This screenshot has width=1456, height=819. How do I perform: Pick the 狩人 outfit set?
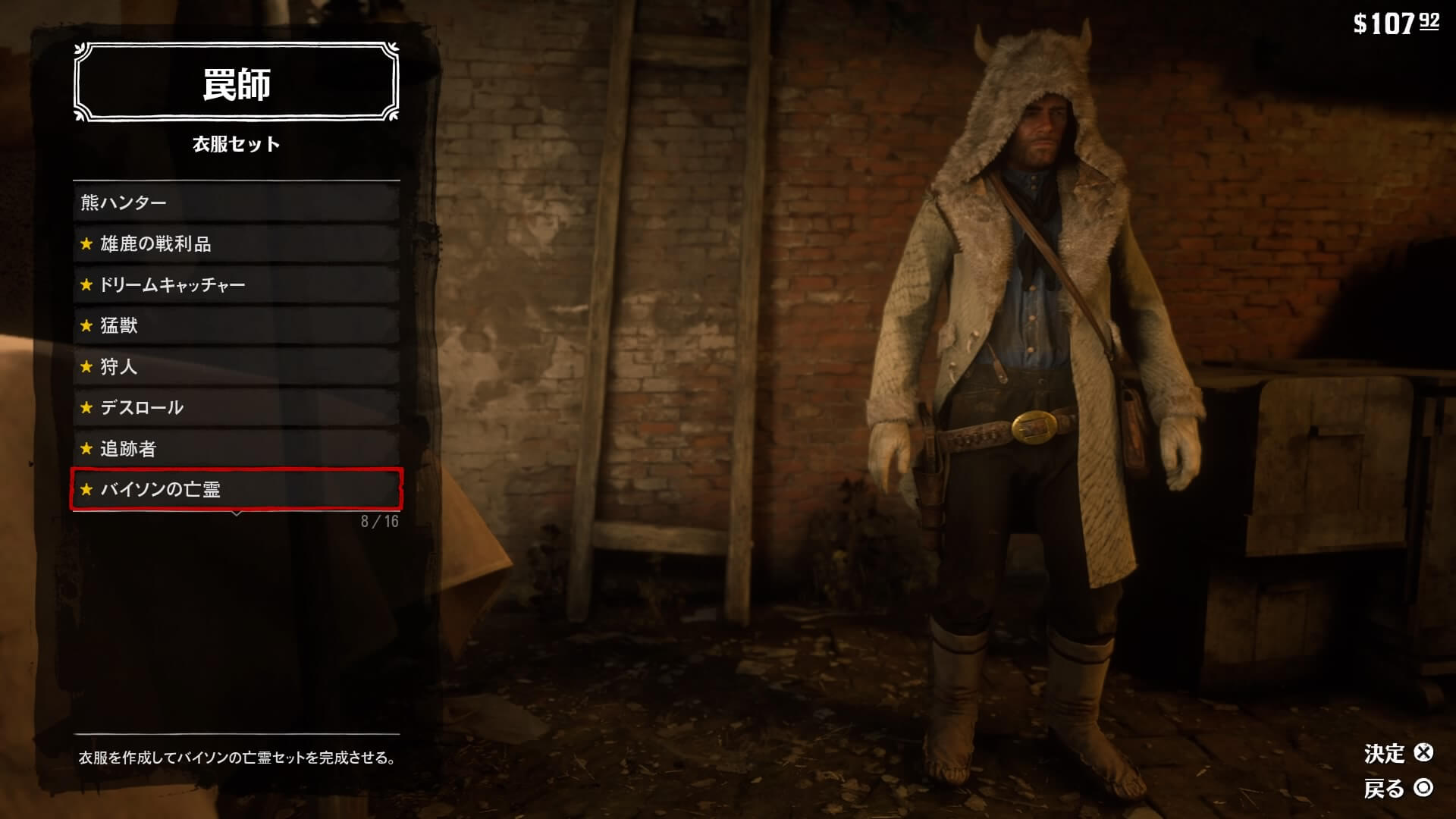pyautogui.click(x=236, y=366)
